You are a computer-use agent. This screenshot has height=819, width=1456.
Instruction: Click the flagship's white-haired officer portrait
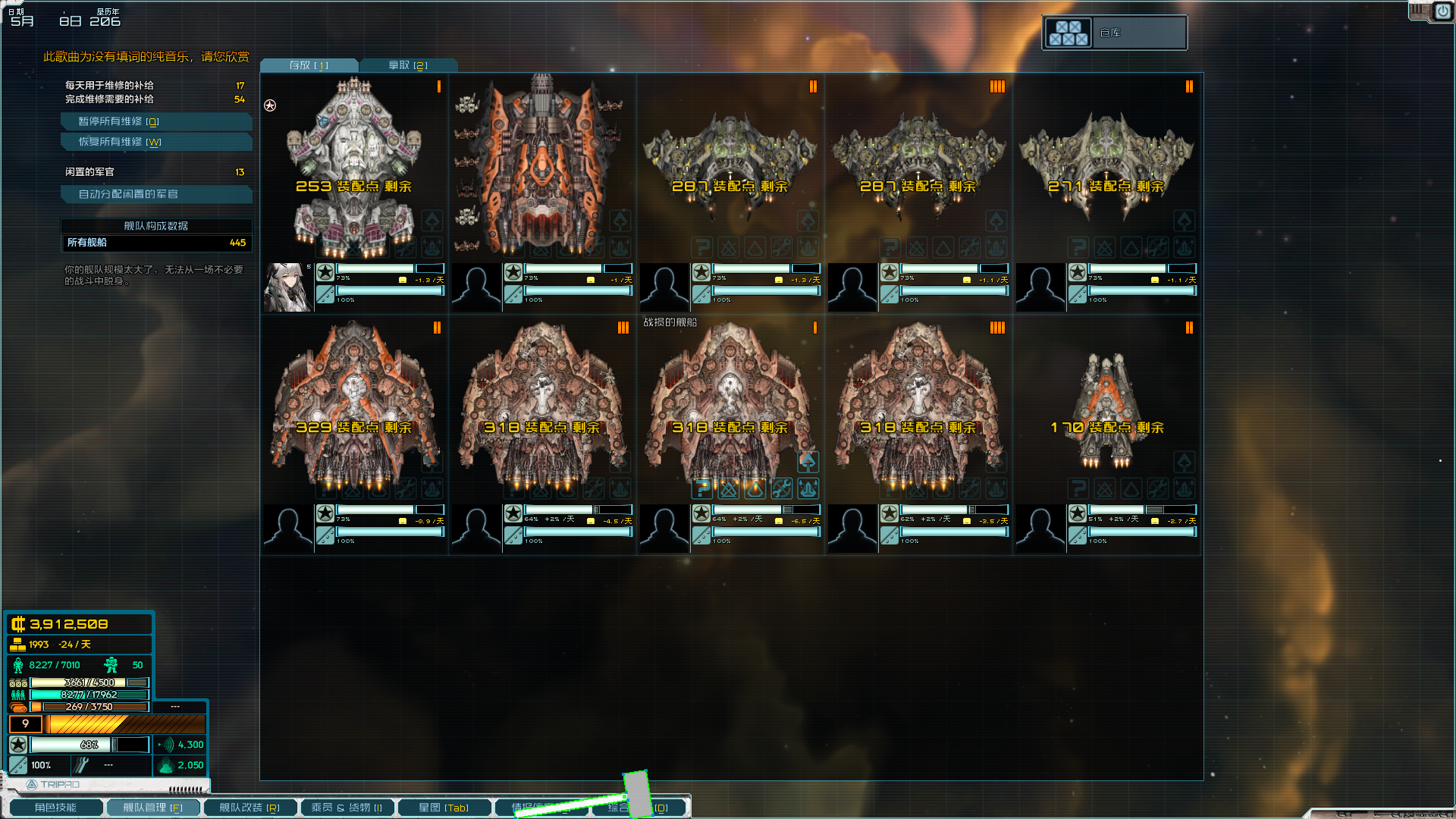click(287, 287)
